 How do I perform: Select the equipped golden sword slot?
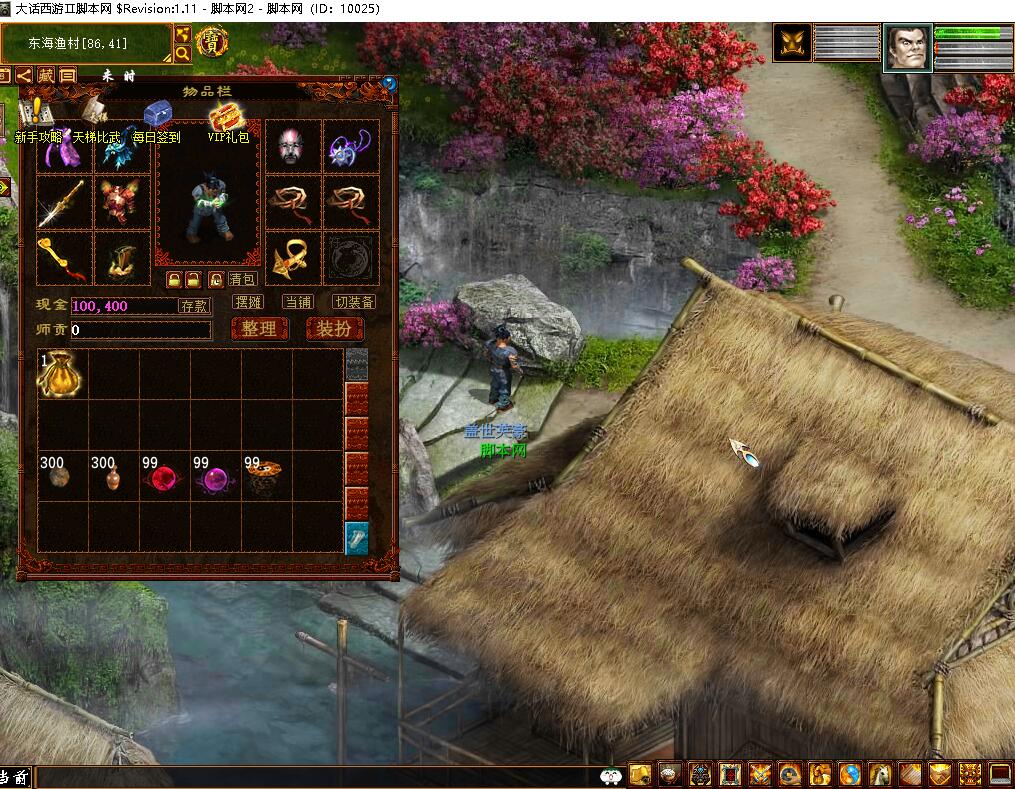pos(62,203)
